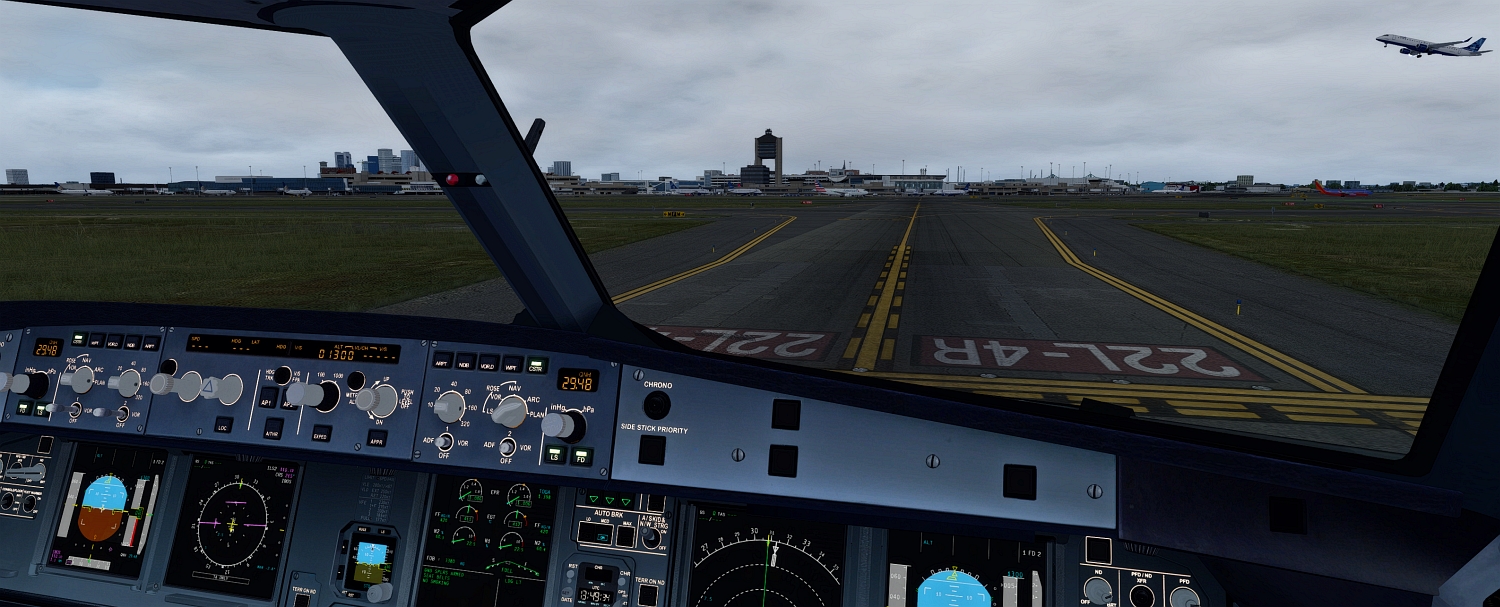Select the AUTO BRK MED button
This screenshot has height=607, width=1500.
point(603,533)
